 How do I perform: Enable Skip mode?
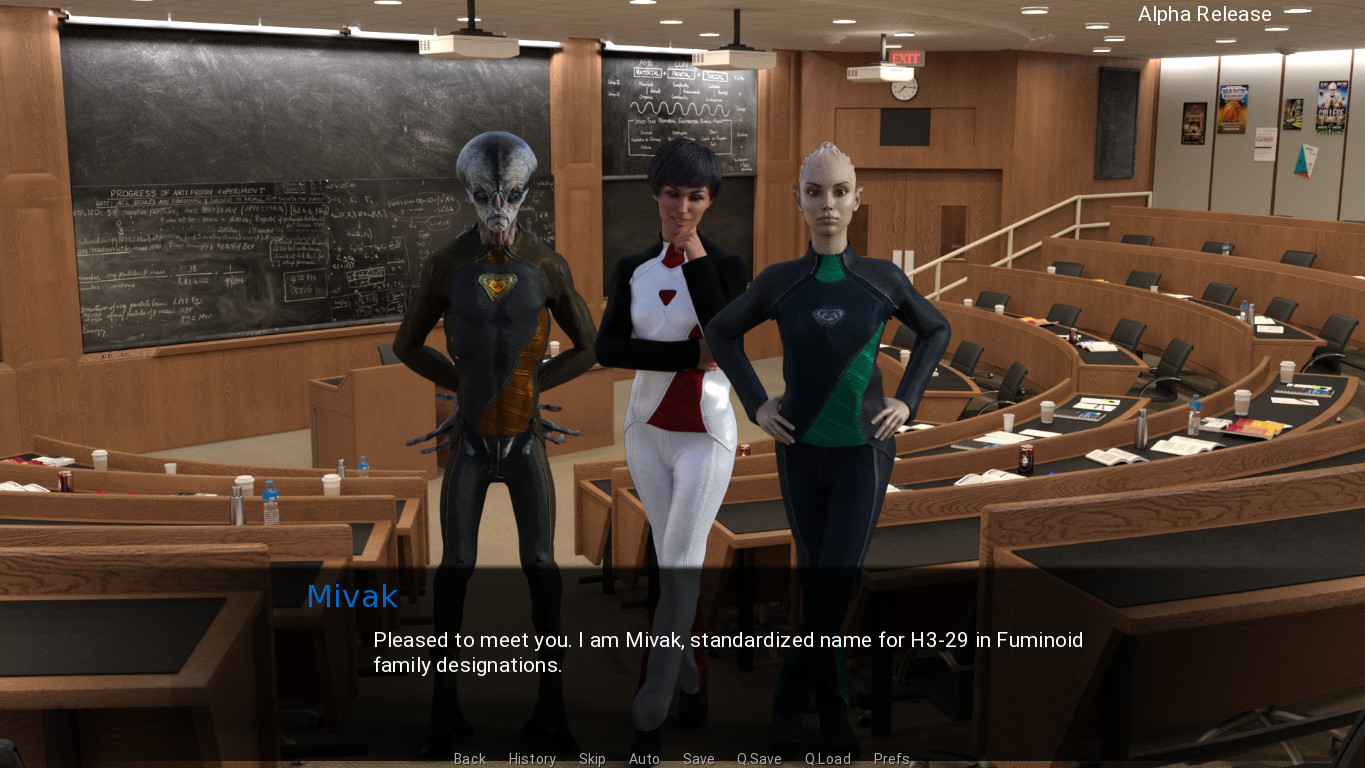(x=592, y=759)
